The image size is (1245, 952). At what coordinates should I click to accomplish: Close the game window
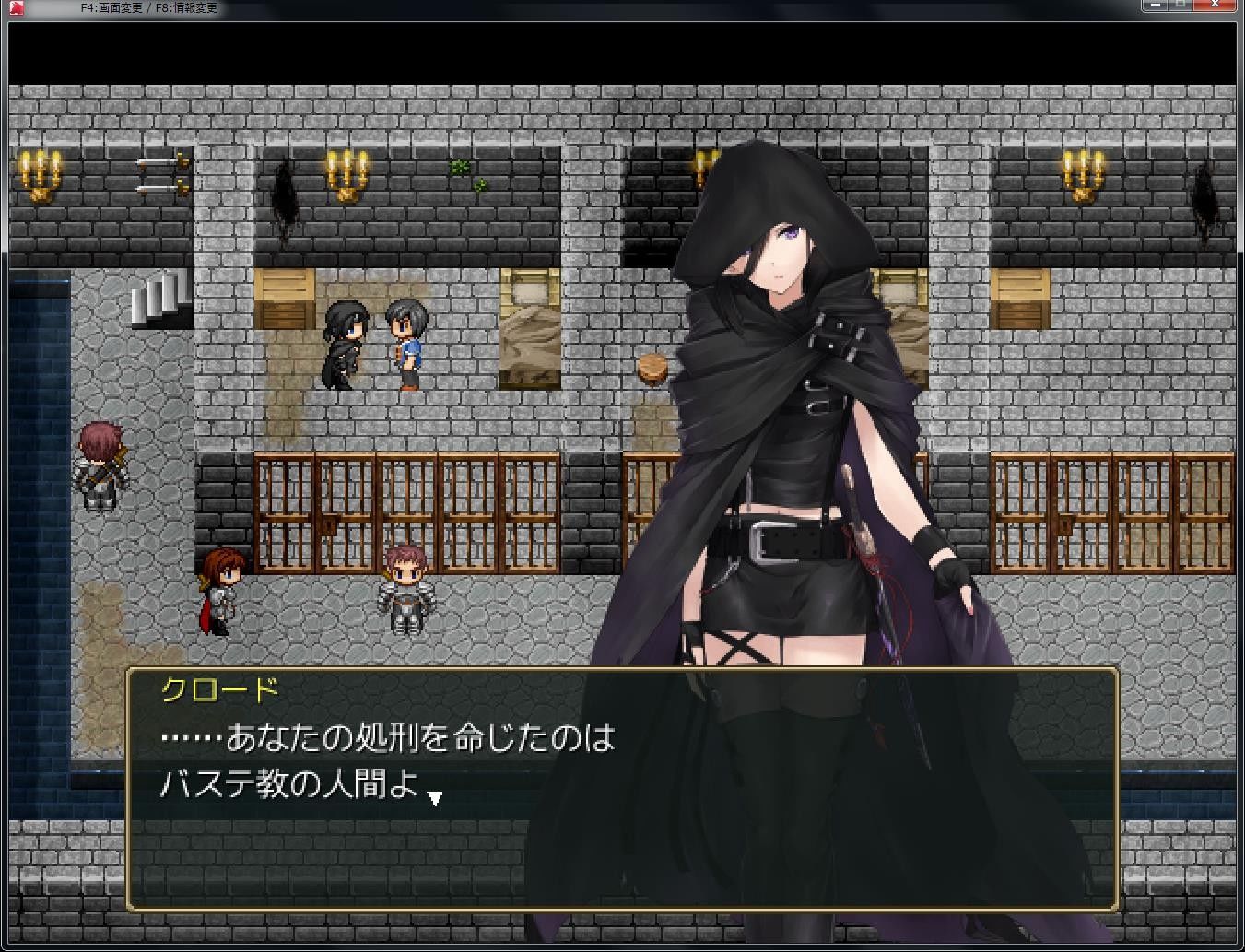pyautogui.click(x=1216, y=6)
